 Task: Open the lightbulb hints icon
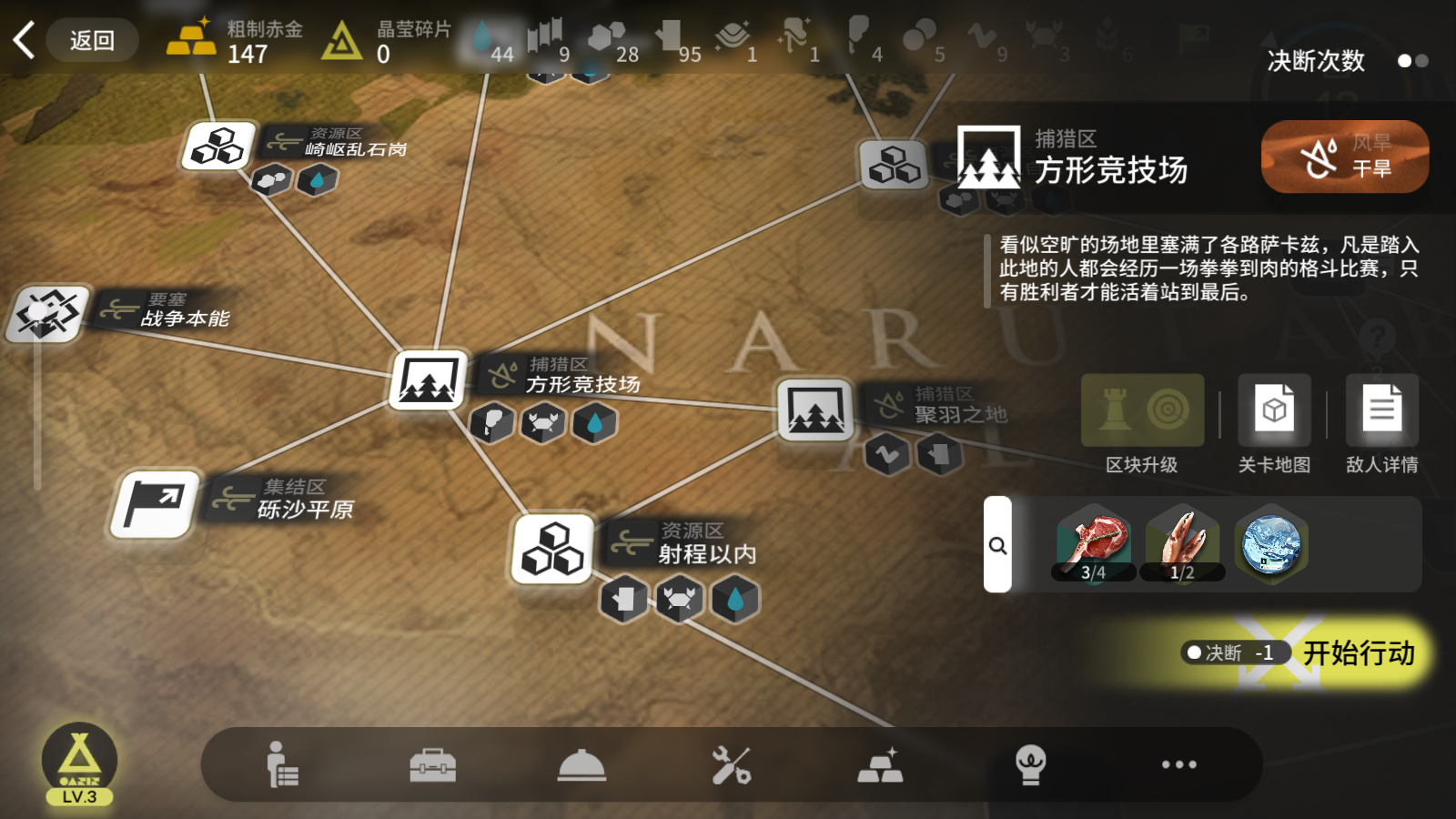pyautogui.click(x=1029, y=765)
